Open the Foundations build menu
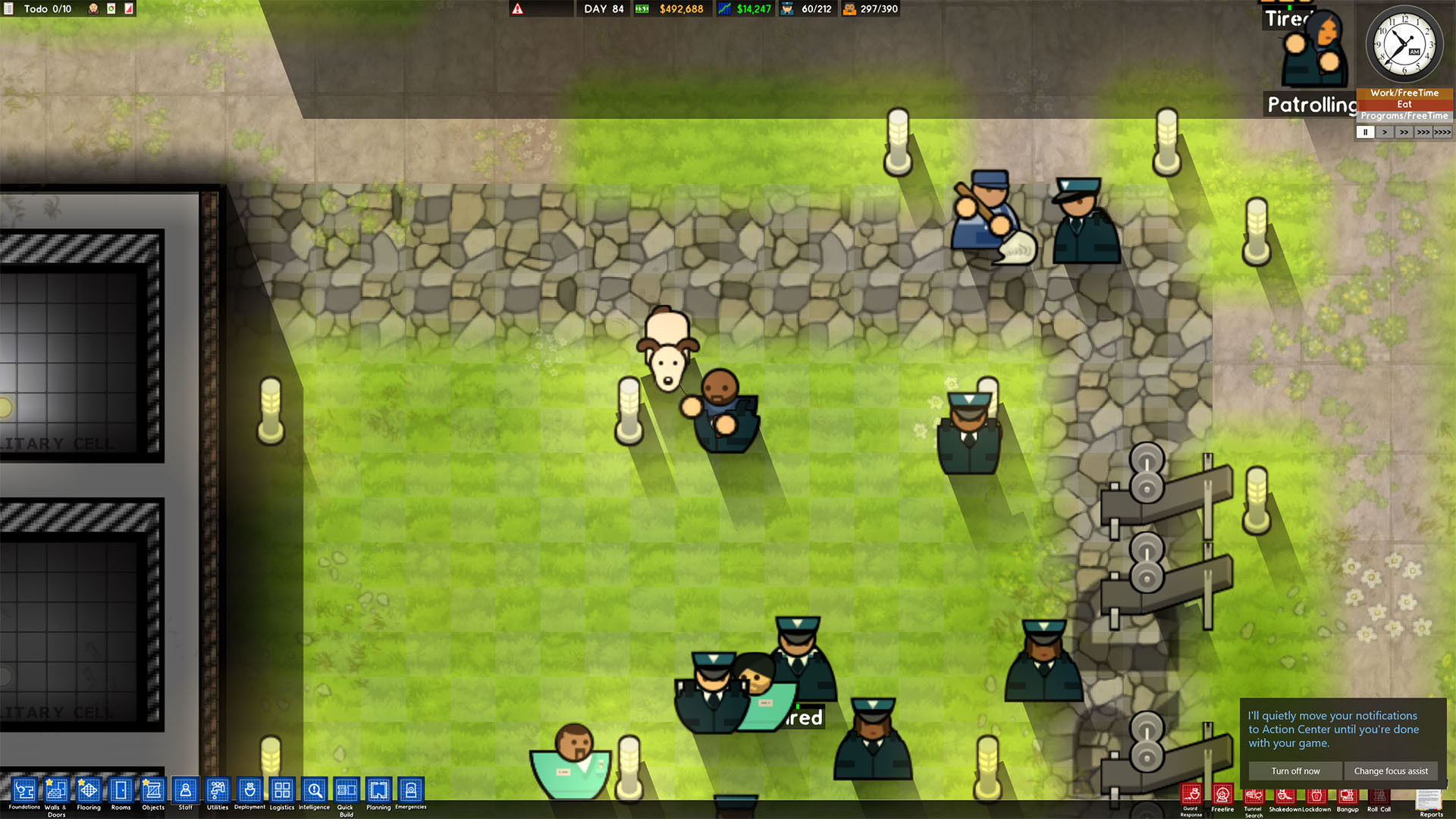The height and width of the screenshot is (819, 1456). click(24, 792)
